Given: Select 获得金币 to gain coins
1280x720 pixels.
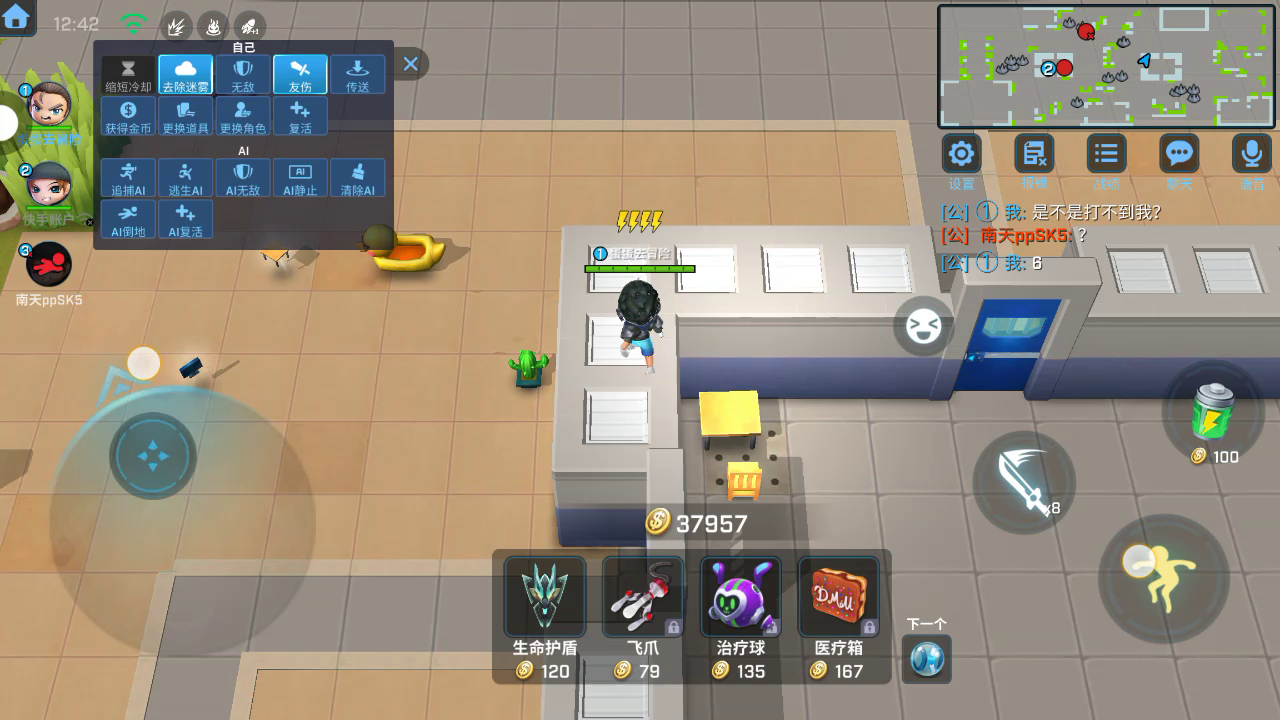Looking at the screenshot, I should click(128, 116).
